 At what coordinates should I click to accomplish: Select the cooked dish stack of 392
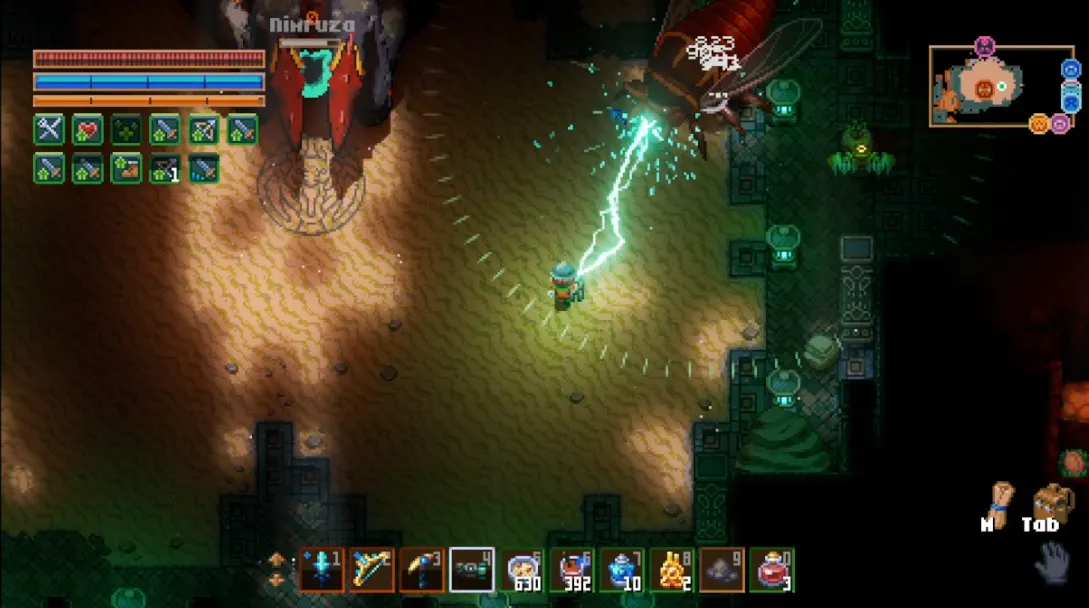(x=572, y=570)
